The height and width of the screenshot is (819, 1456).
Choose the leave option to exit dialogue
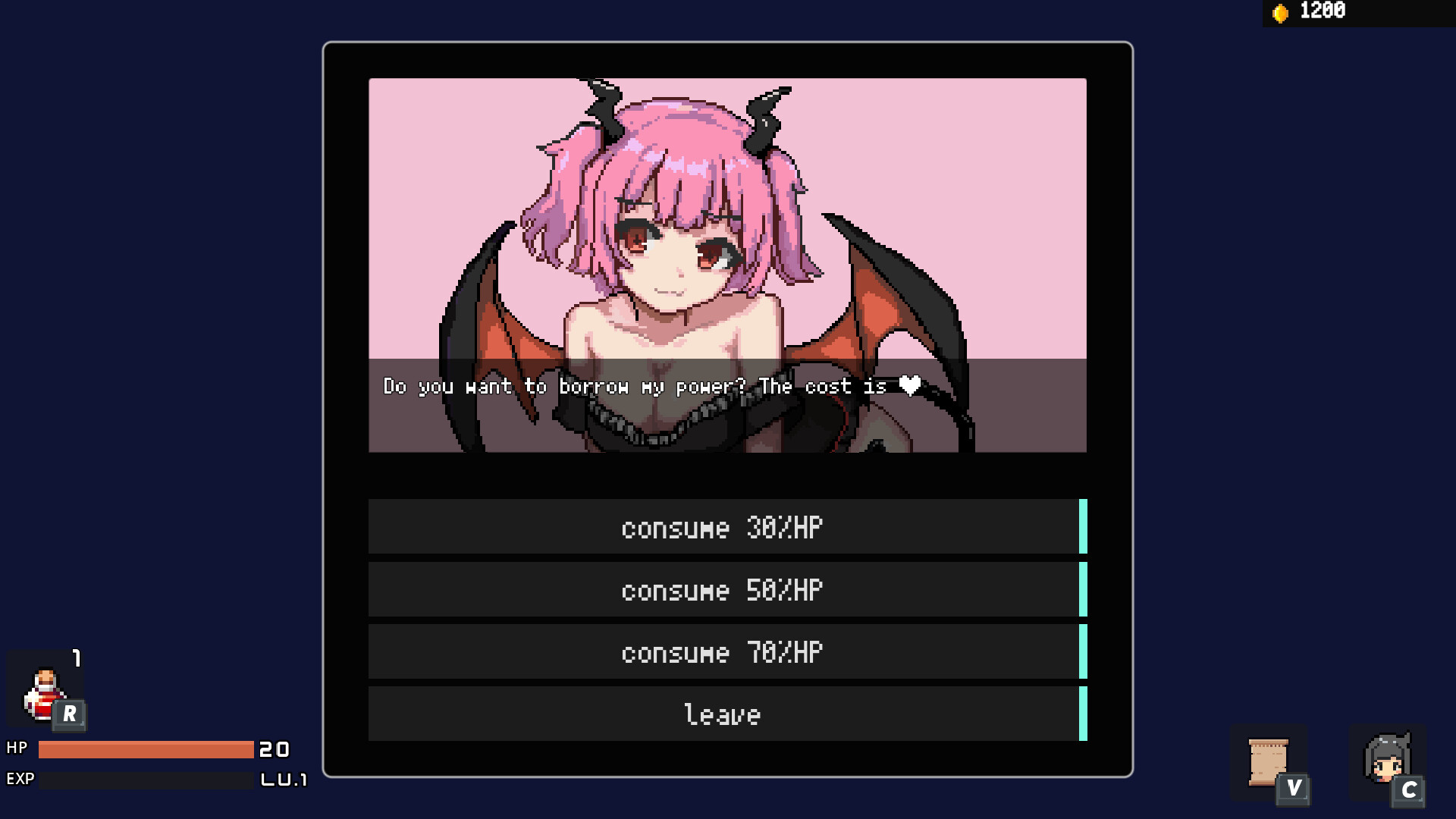[723, 713]
